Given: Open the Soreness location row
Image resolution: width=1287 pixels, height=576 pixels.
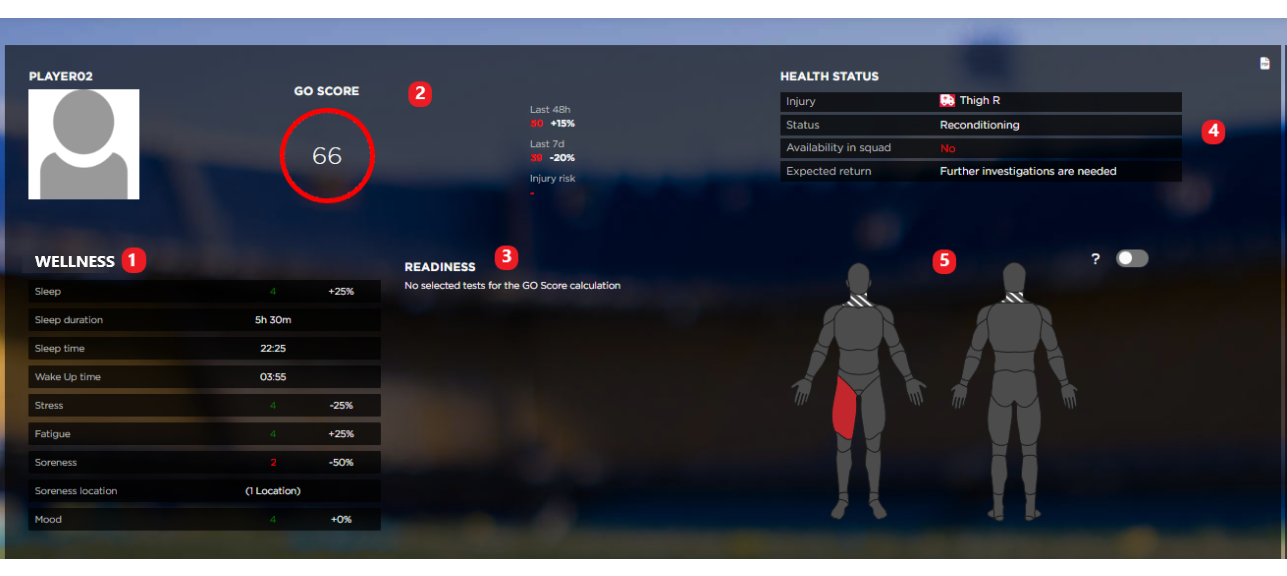Looking at the screenshot, I should [x=204, y=491].
